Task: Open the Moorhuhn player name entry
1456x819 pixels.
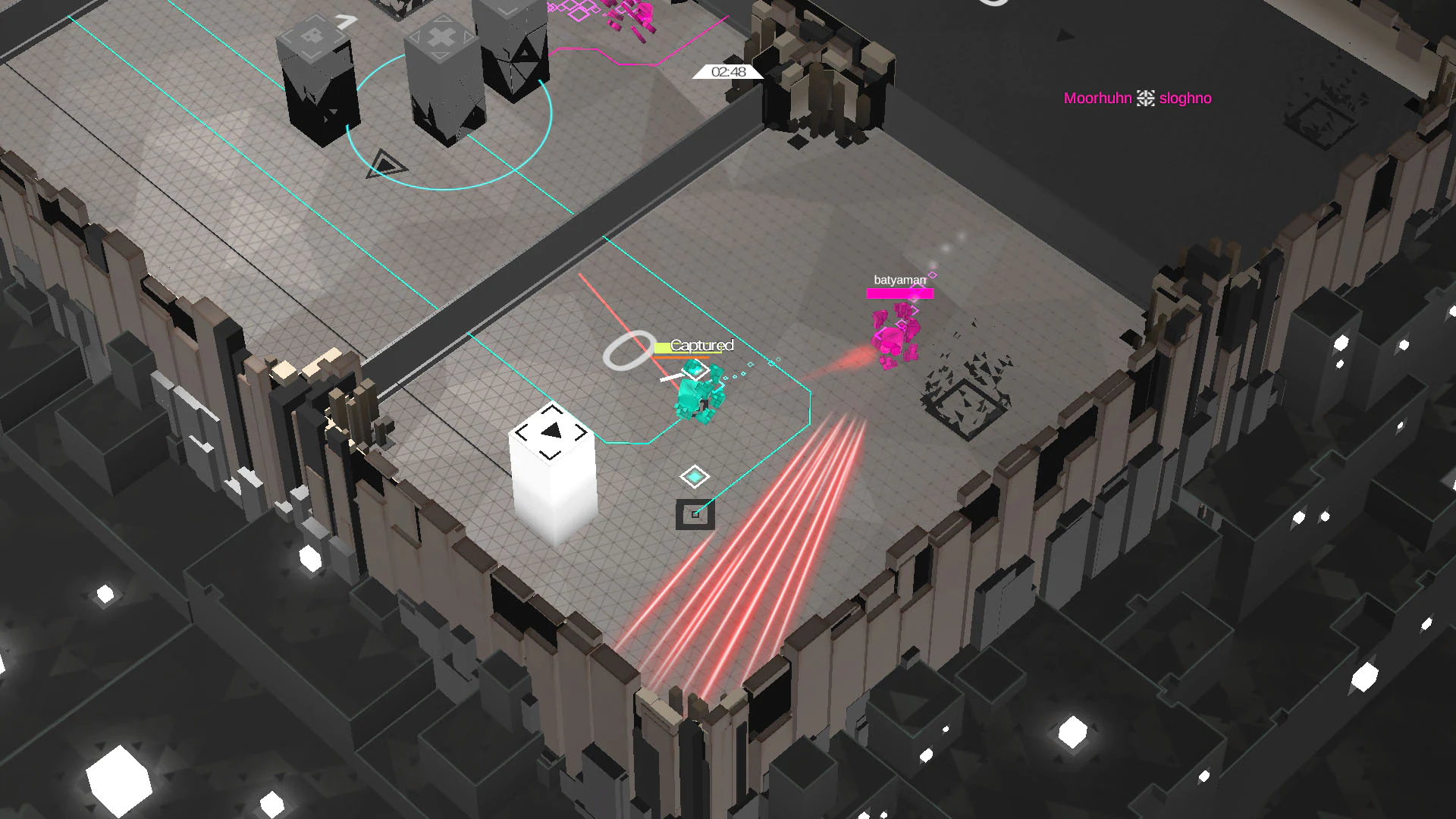Action: 1097,98
